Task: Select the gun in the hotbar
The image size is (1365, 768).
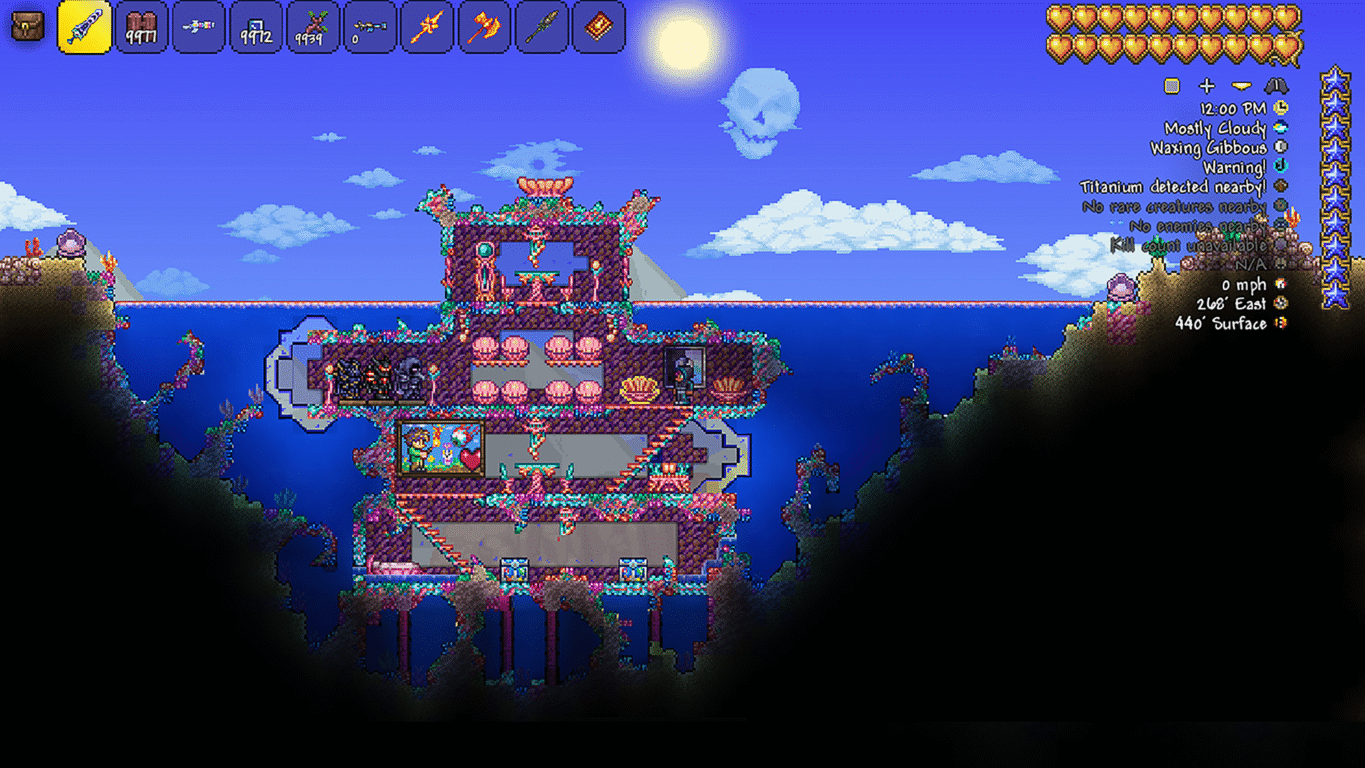Action: click(197, 28)
